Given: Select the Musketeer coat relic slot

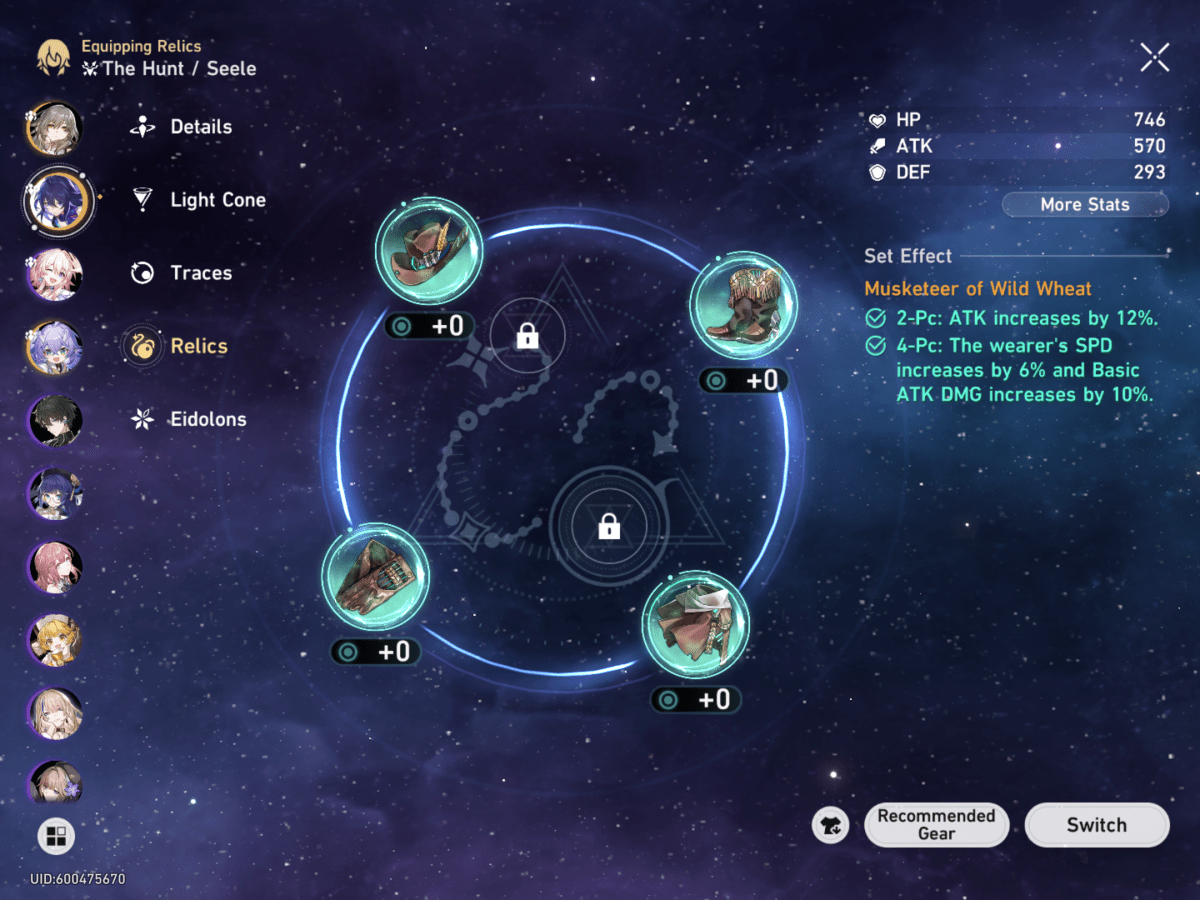Looking at the screenshot, I should [x=695, y=625].
